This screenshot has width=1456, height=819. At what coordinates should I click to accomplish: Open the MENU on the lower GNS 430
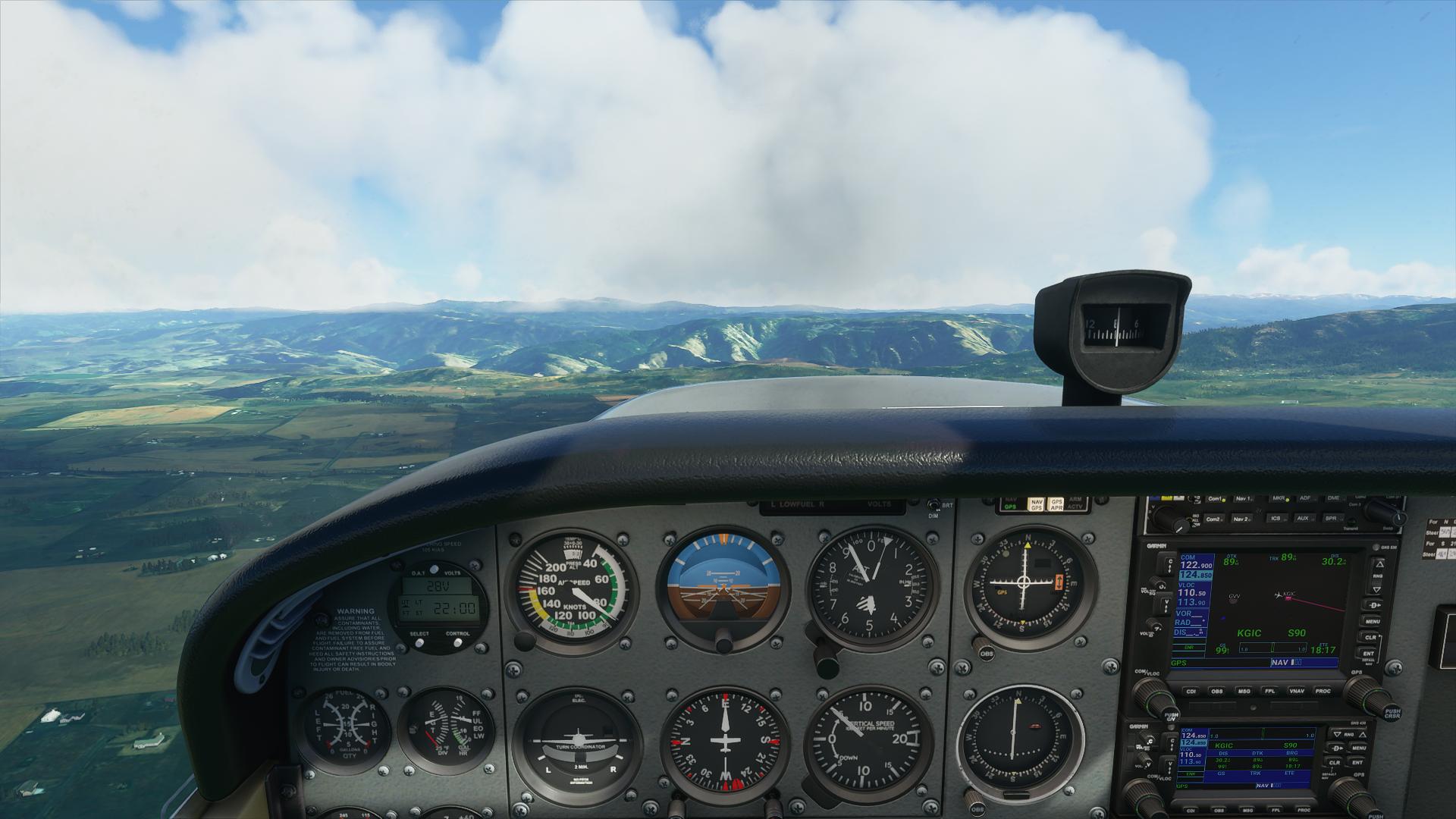[x=1357, y=748]
